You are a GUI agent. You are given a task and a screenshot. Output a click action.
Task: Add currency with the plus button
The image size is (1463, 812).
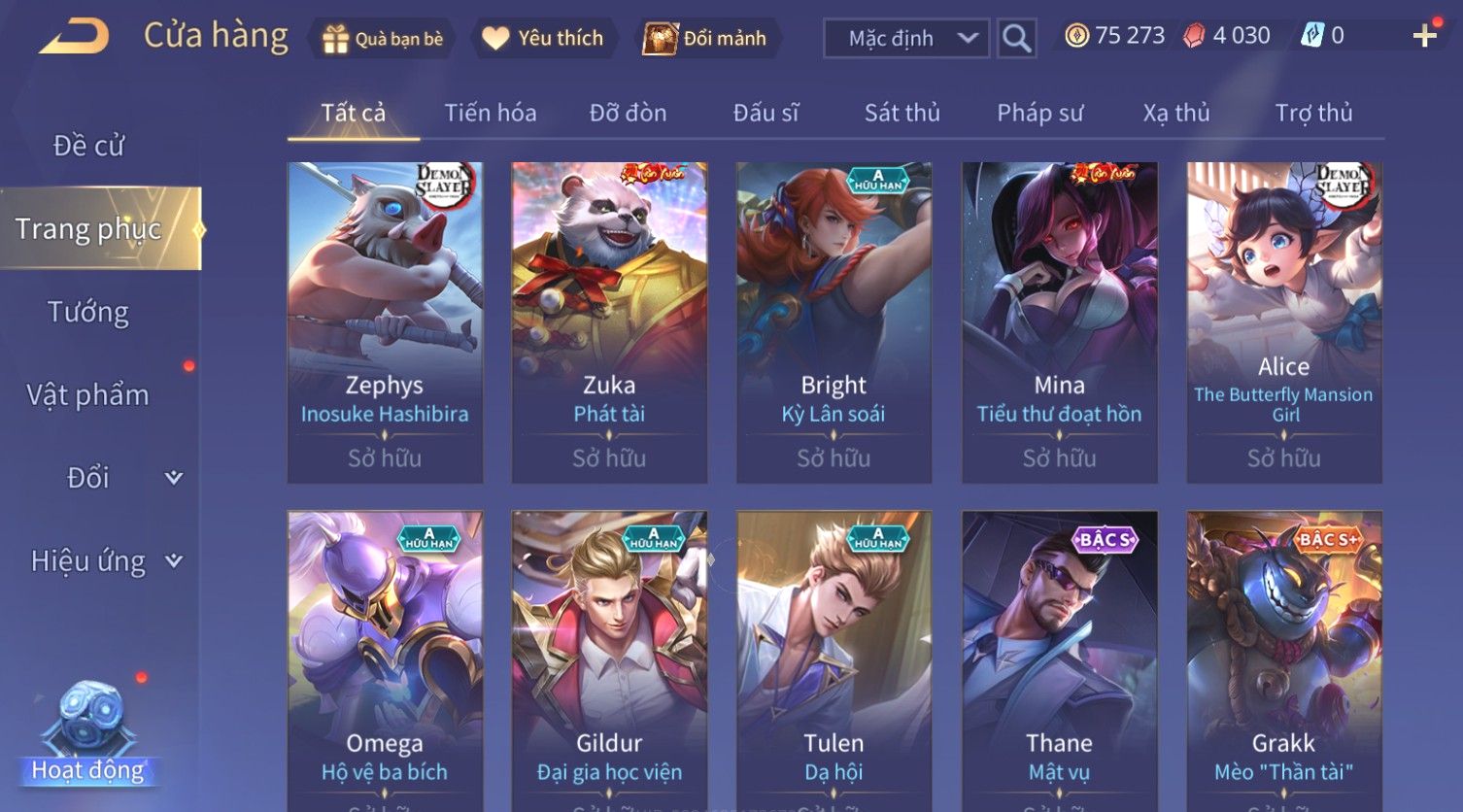(1424, 37)
